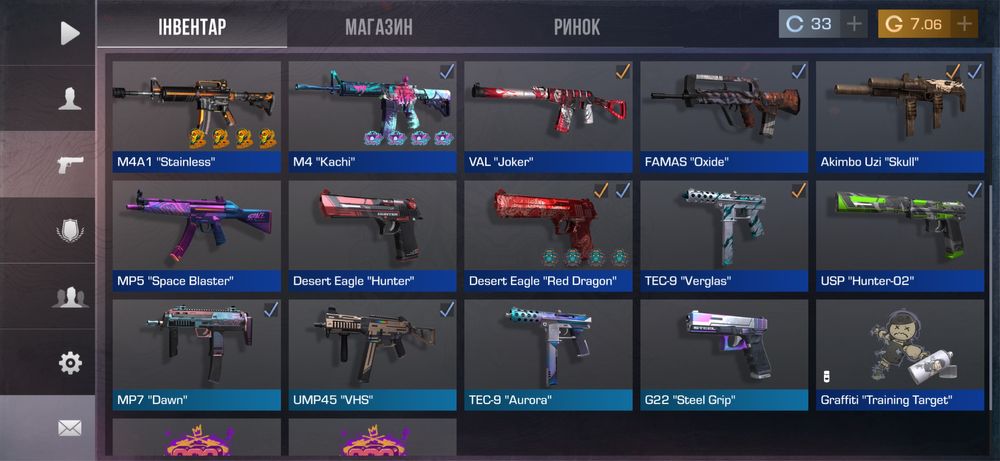Open the player profile sidebar icon
Screen dimensions: 1000x461
(x=69, y=98)
